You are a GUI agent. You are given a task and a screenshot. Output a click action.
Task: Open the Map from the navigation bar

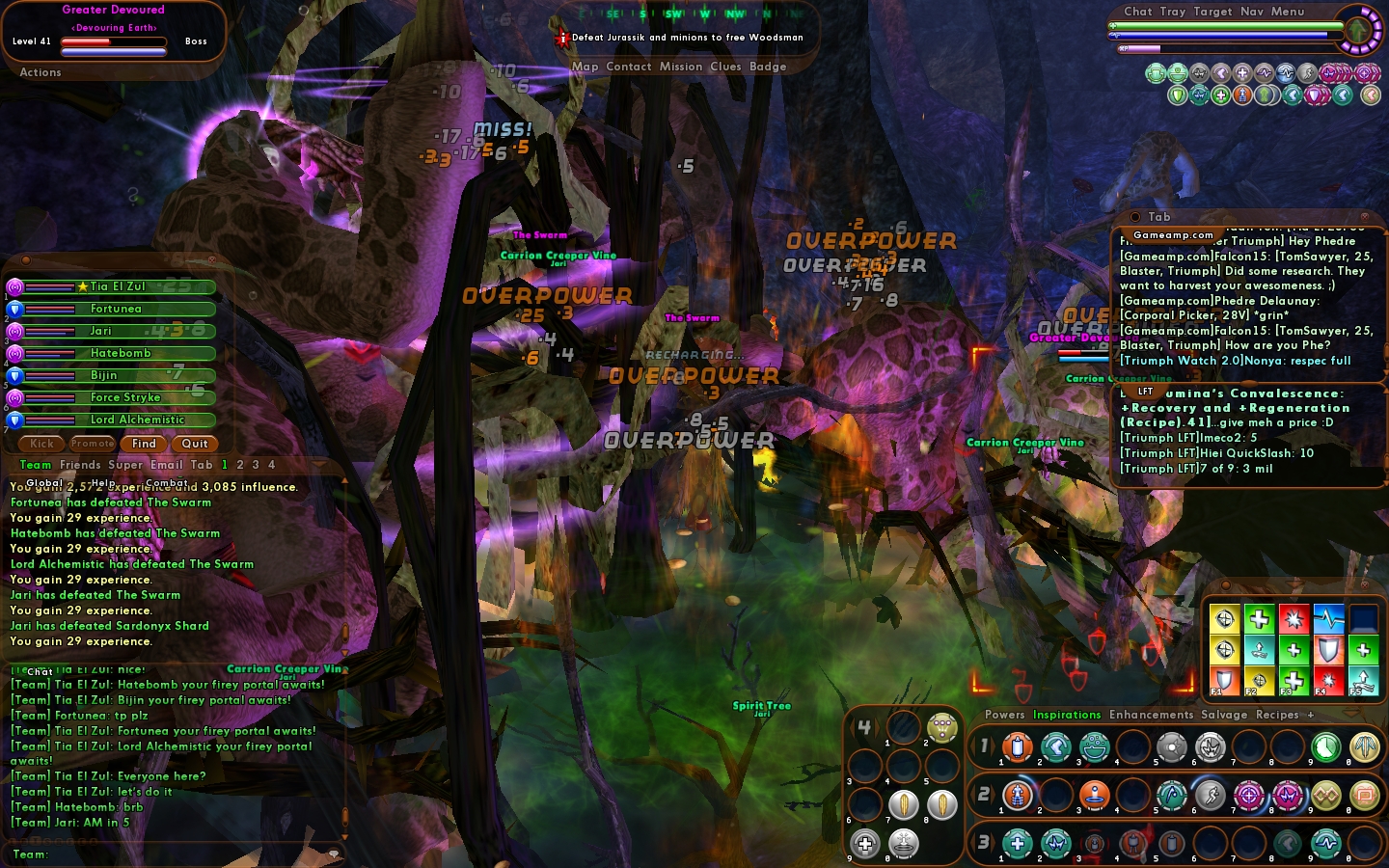[x=585, y=67]
